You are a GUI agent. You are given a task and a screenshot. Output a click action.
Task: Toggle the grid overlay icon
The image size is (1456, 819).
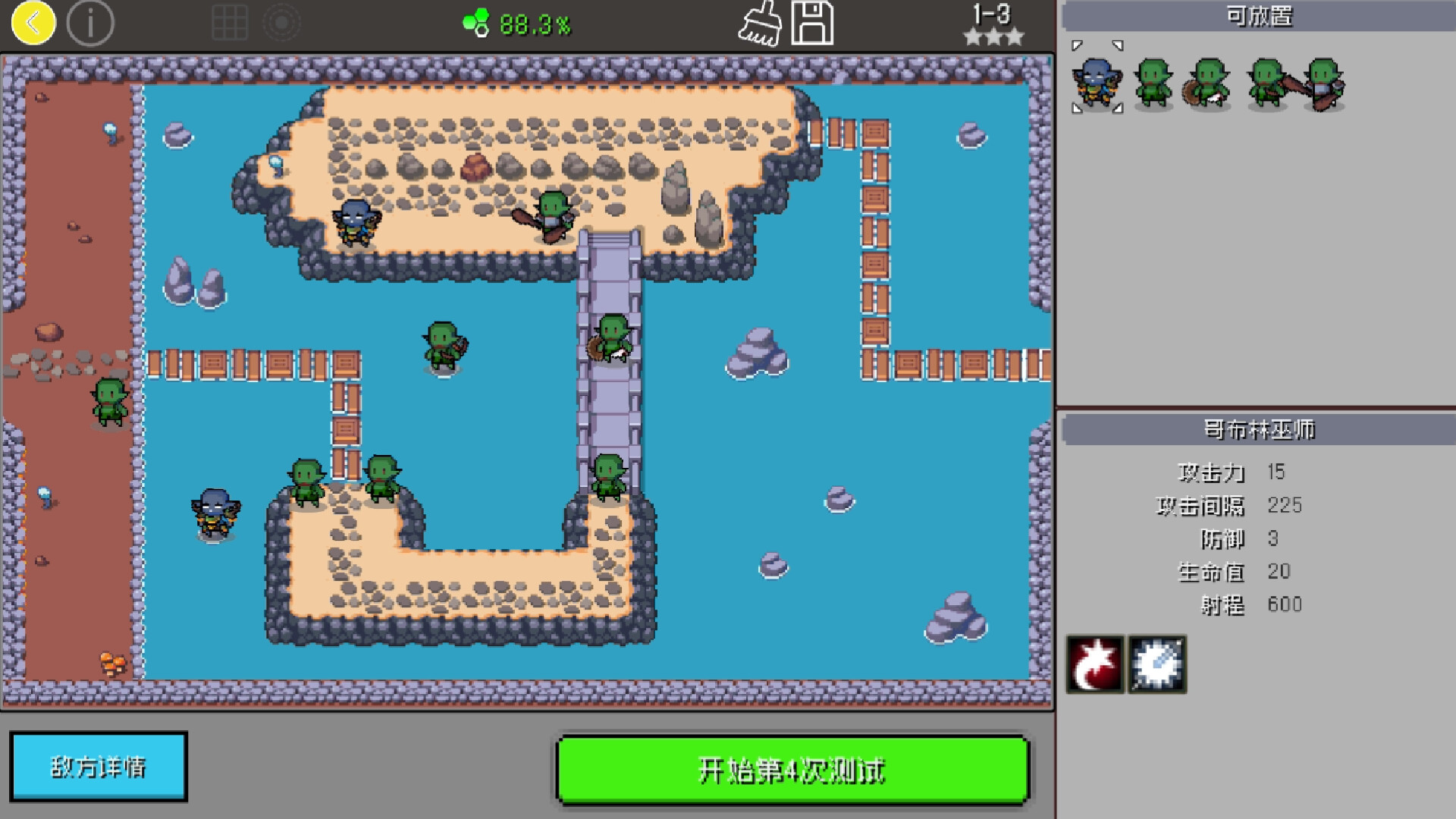click(231, 24)
